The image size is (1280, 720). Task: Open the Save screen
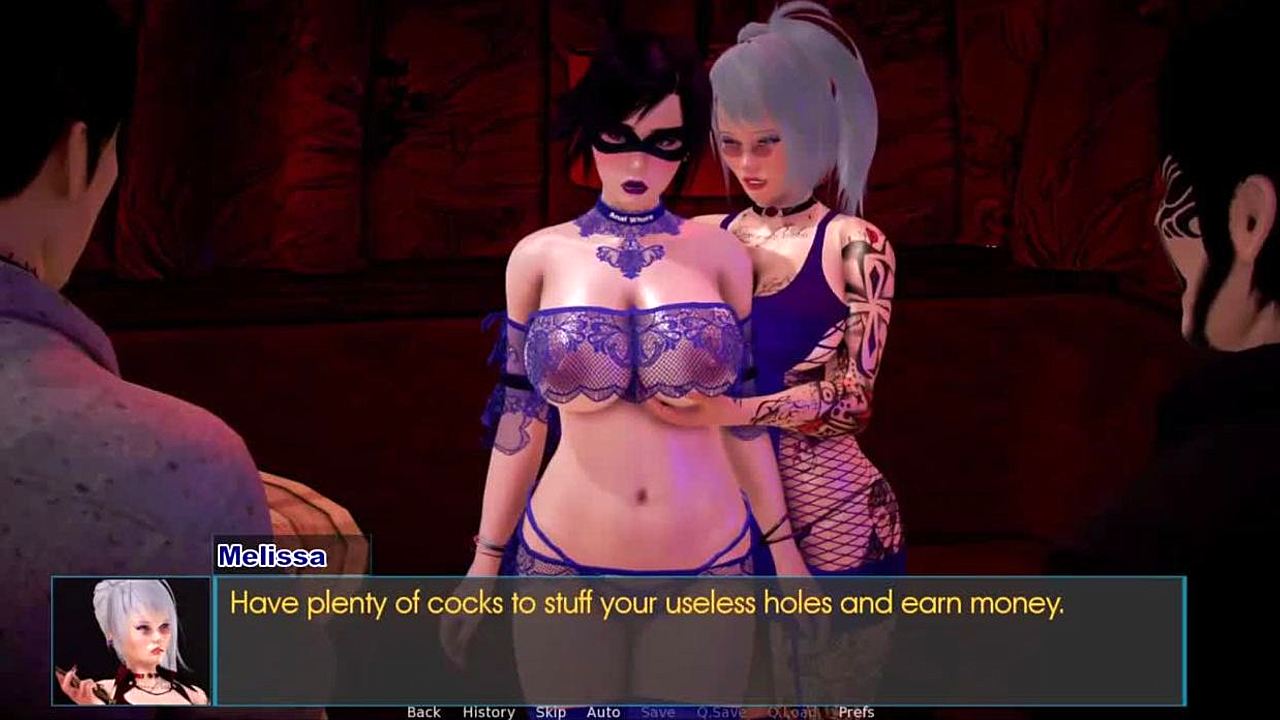tap(657, 712)
